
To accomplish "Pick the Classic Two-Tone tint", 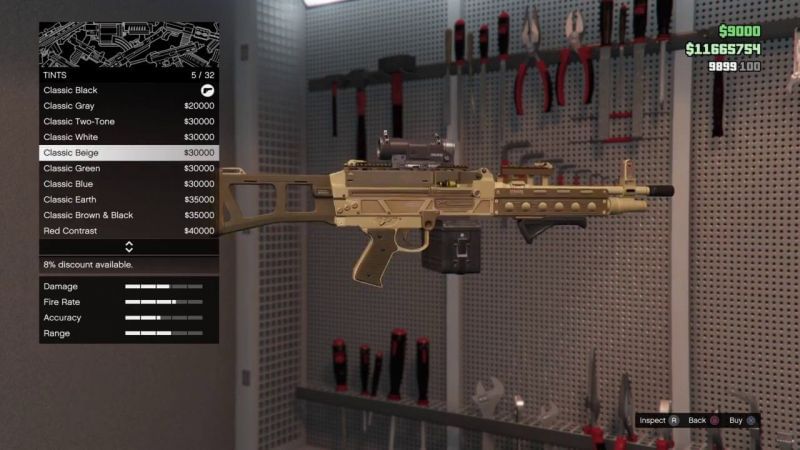I will (128, 121).
